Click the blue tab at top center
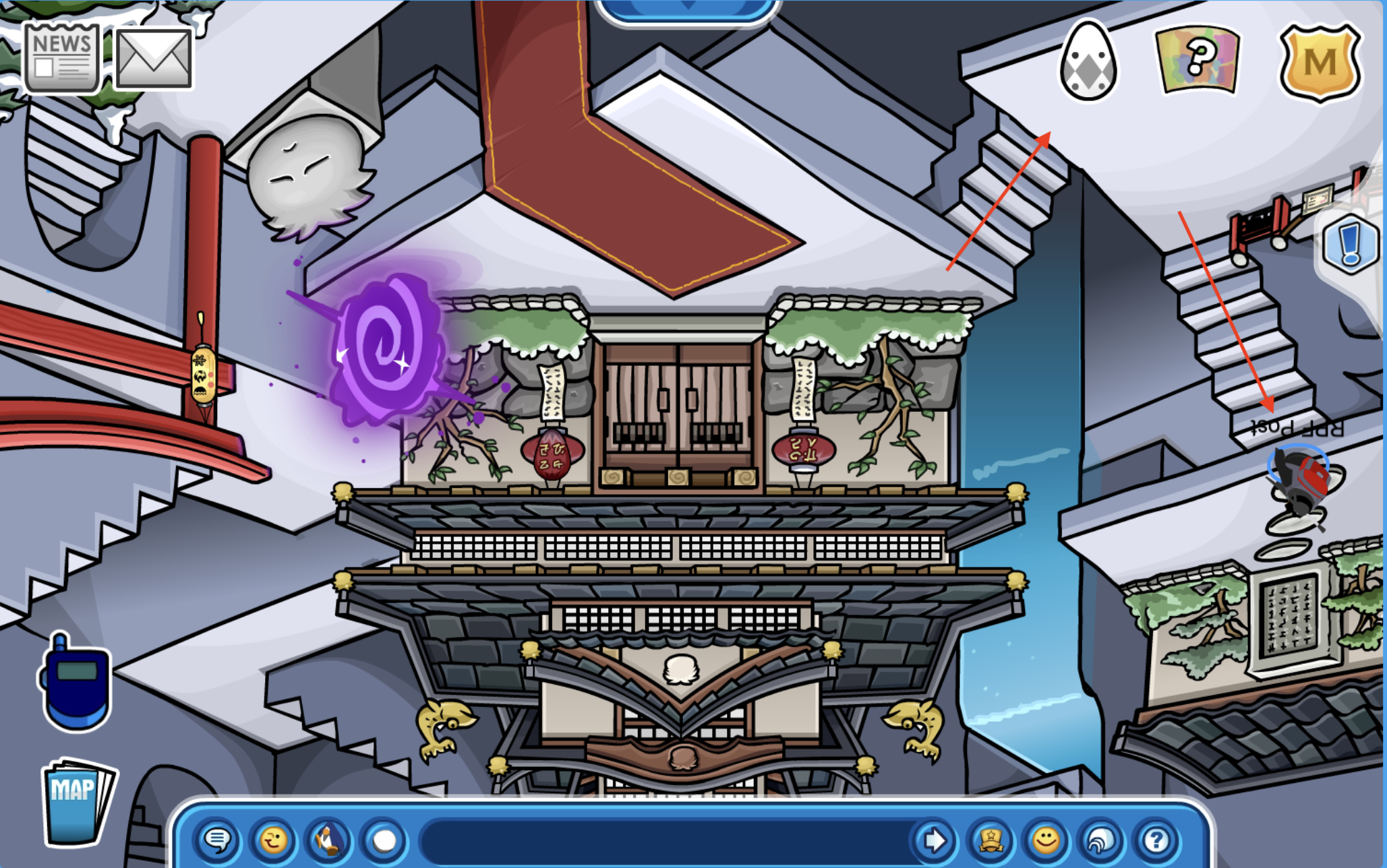The image size is (1387, 868). click(688, 10)
